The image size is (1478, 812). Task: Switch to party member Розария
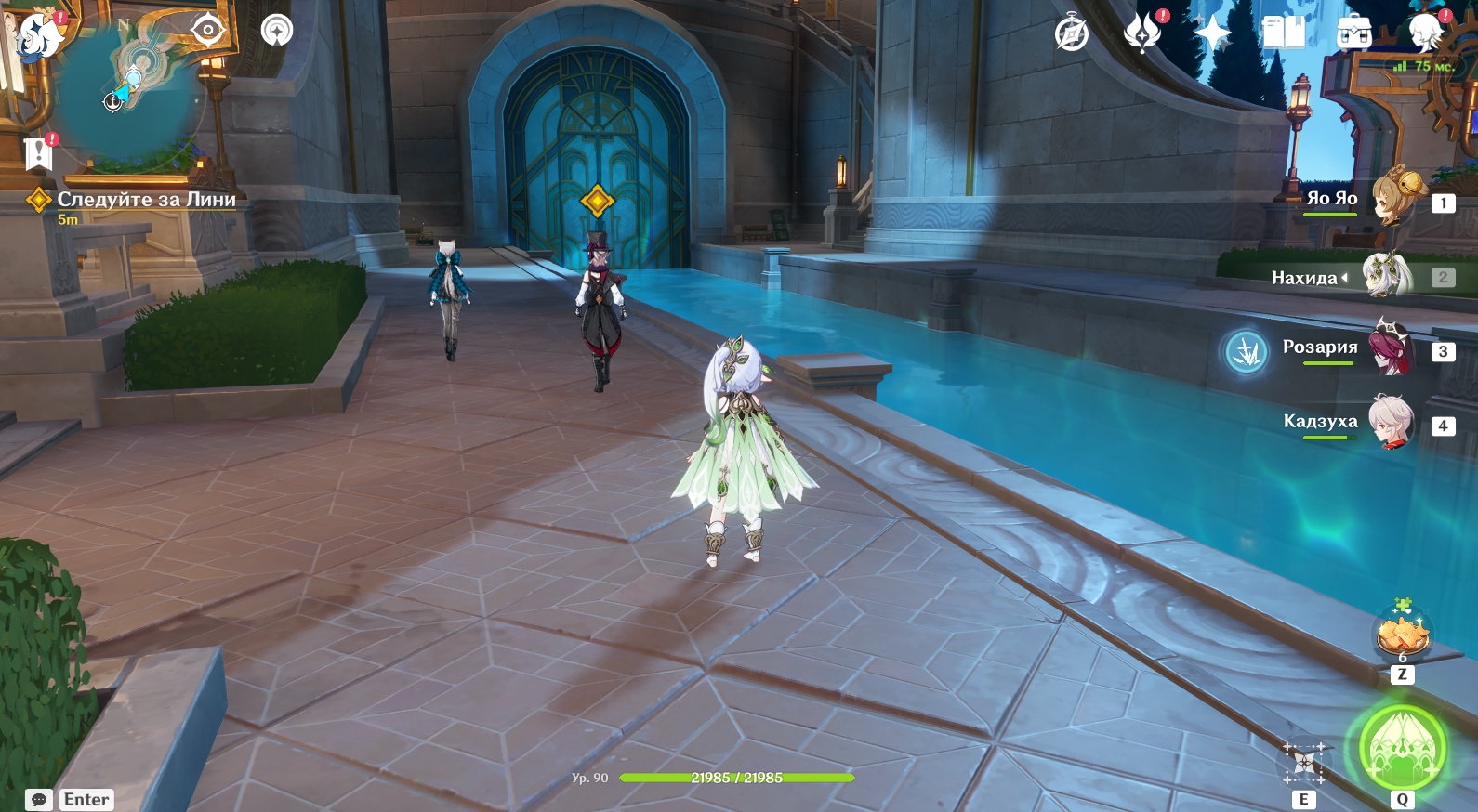[1389, 348]
